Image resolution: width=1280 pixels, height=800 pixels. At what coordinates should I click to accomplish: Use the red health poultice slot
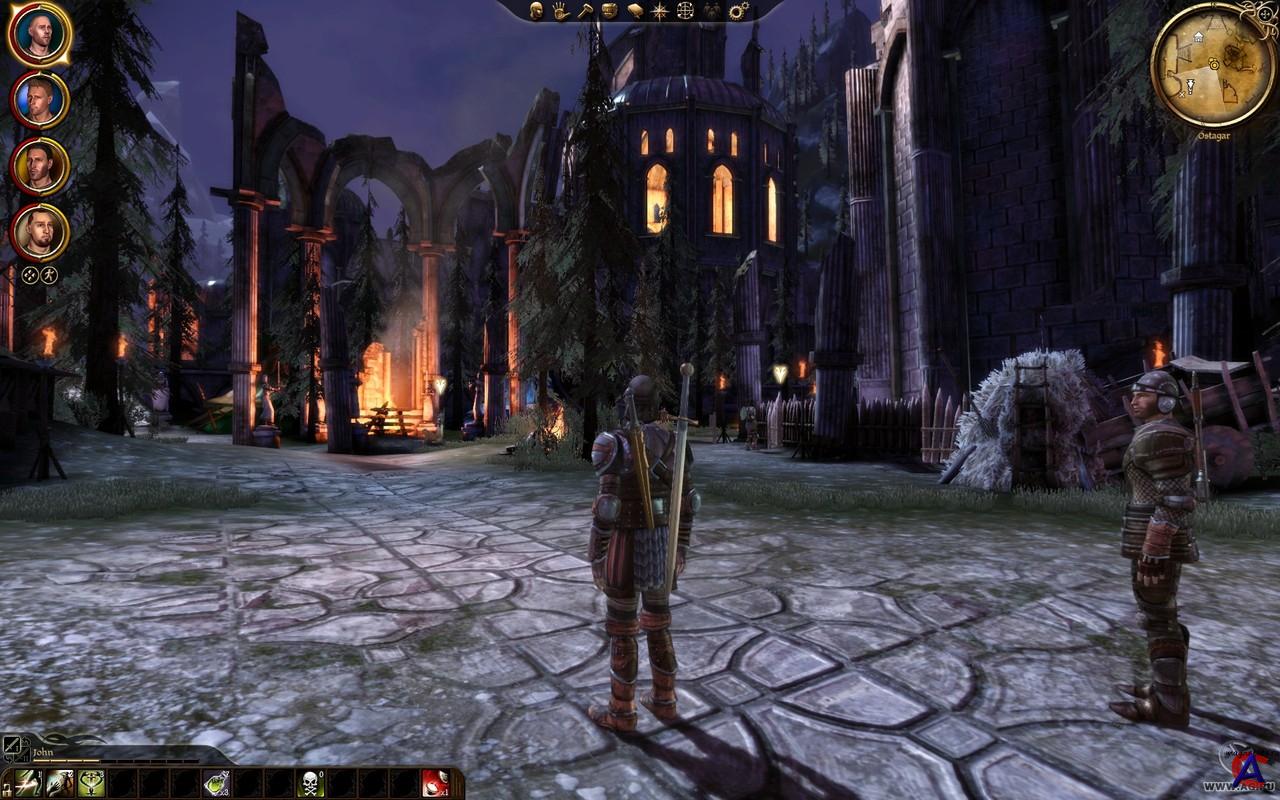coord(434,783)
